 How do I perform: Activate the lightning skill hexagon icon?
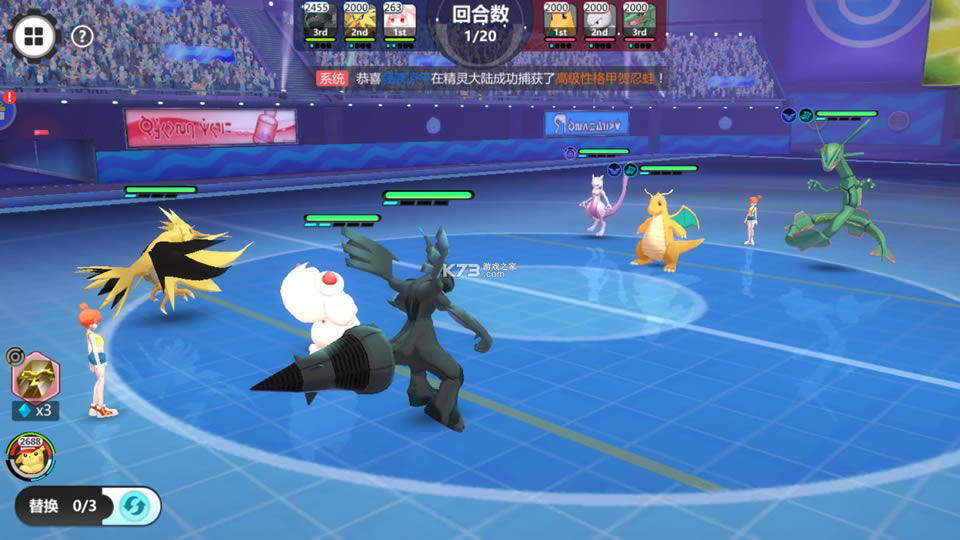click(x=36, y=377)
